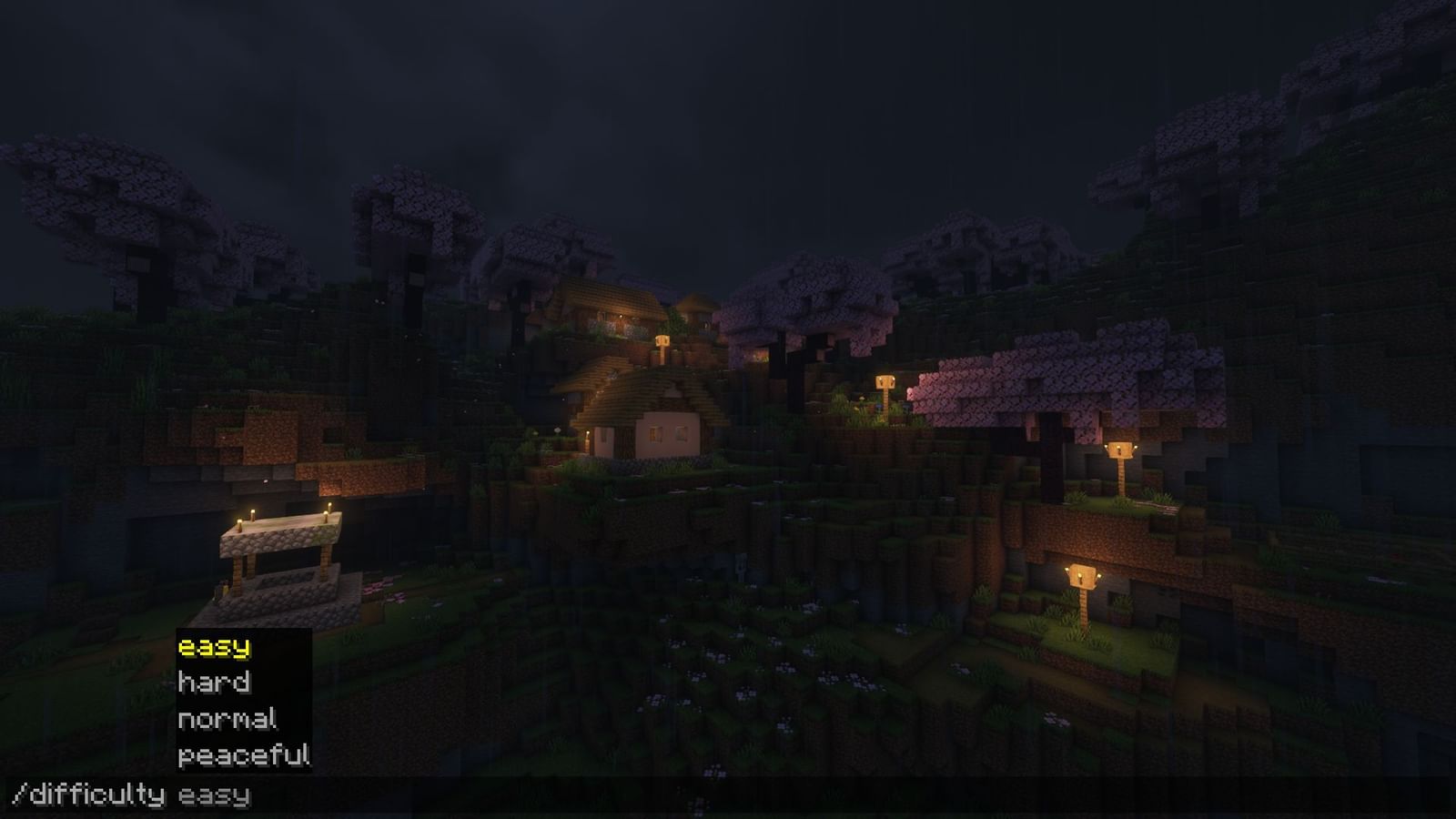
Task: Choose "normal" difficulty suggestion
Action: click(227, 720)
